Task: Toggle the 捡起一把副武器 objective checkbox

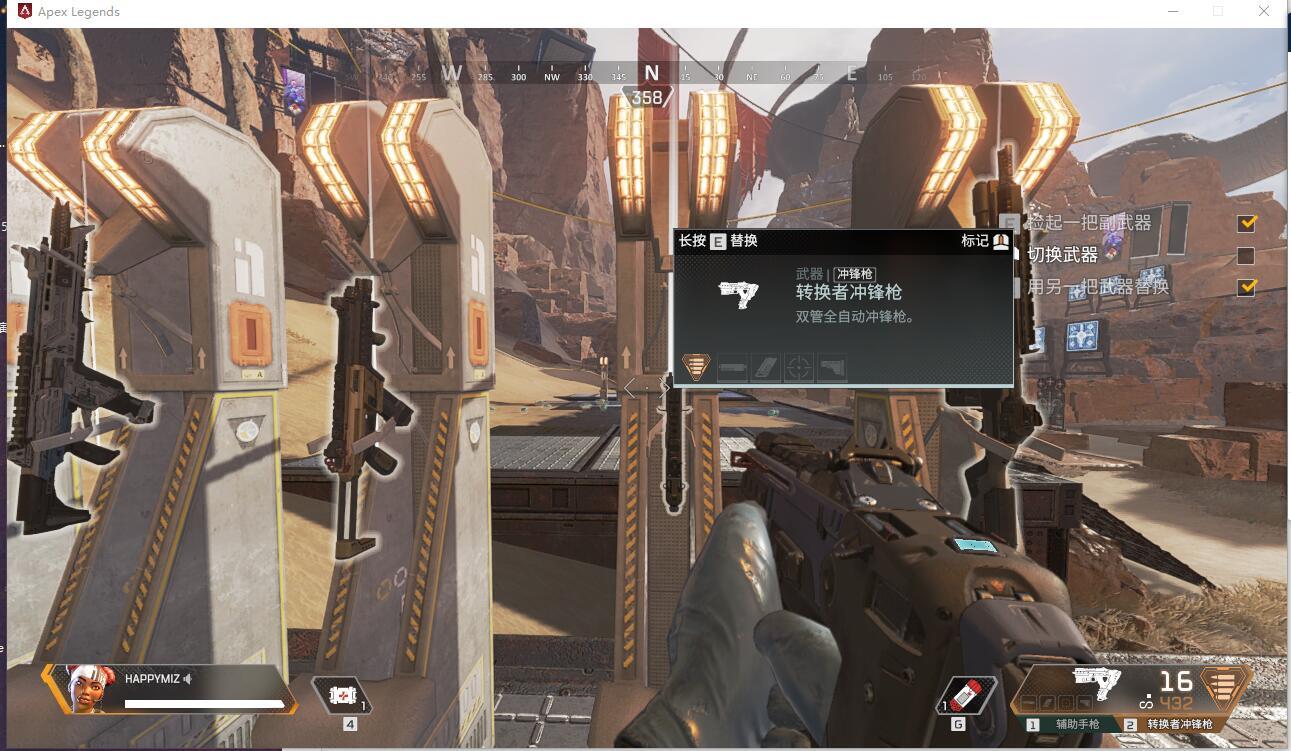Action: click(x=1246, y=222)
